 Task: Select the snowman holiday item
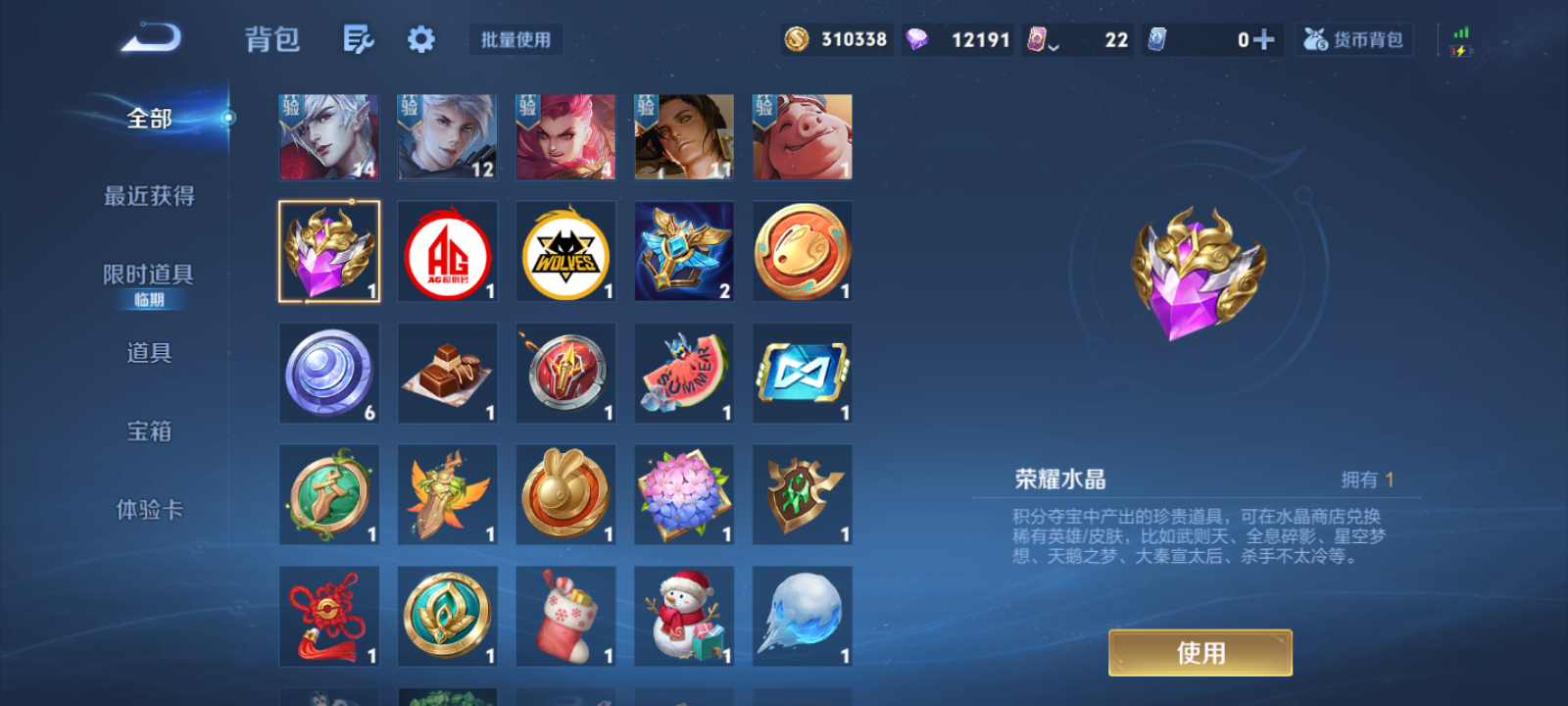click(684, 616)
